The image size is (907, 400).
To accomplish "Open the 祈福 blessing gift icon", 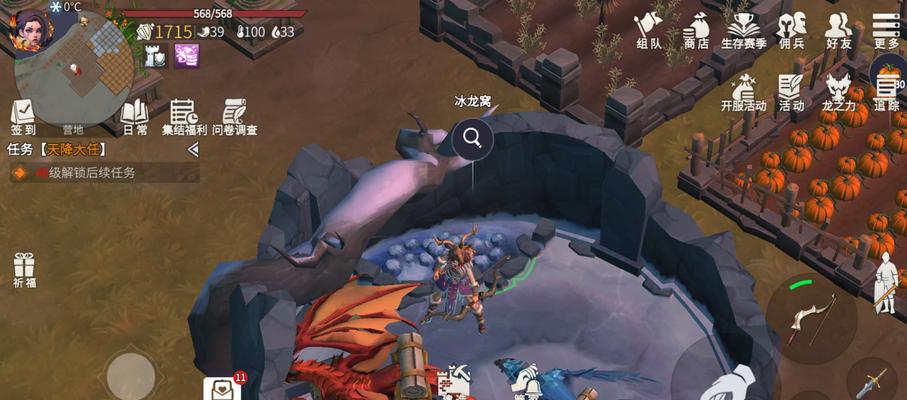I will tap(24, 271).
